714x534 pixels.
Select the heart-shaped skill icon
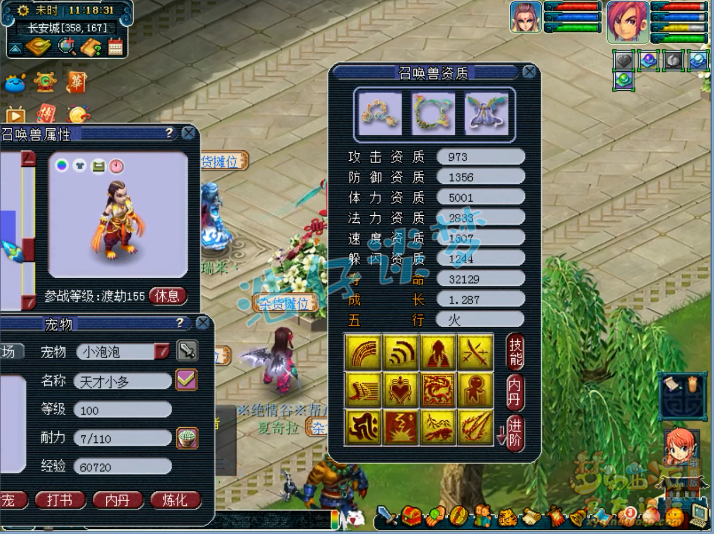(x=400, y=389)
